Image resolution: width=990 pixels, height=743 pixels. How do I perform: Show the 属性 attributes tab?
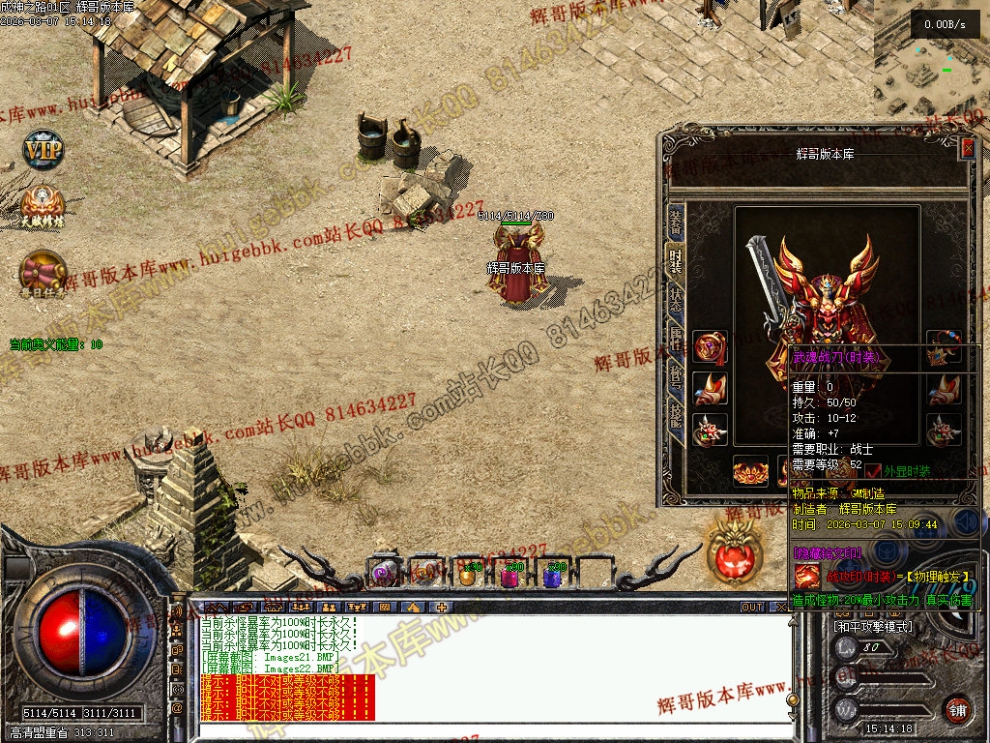click(676, 342)
